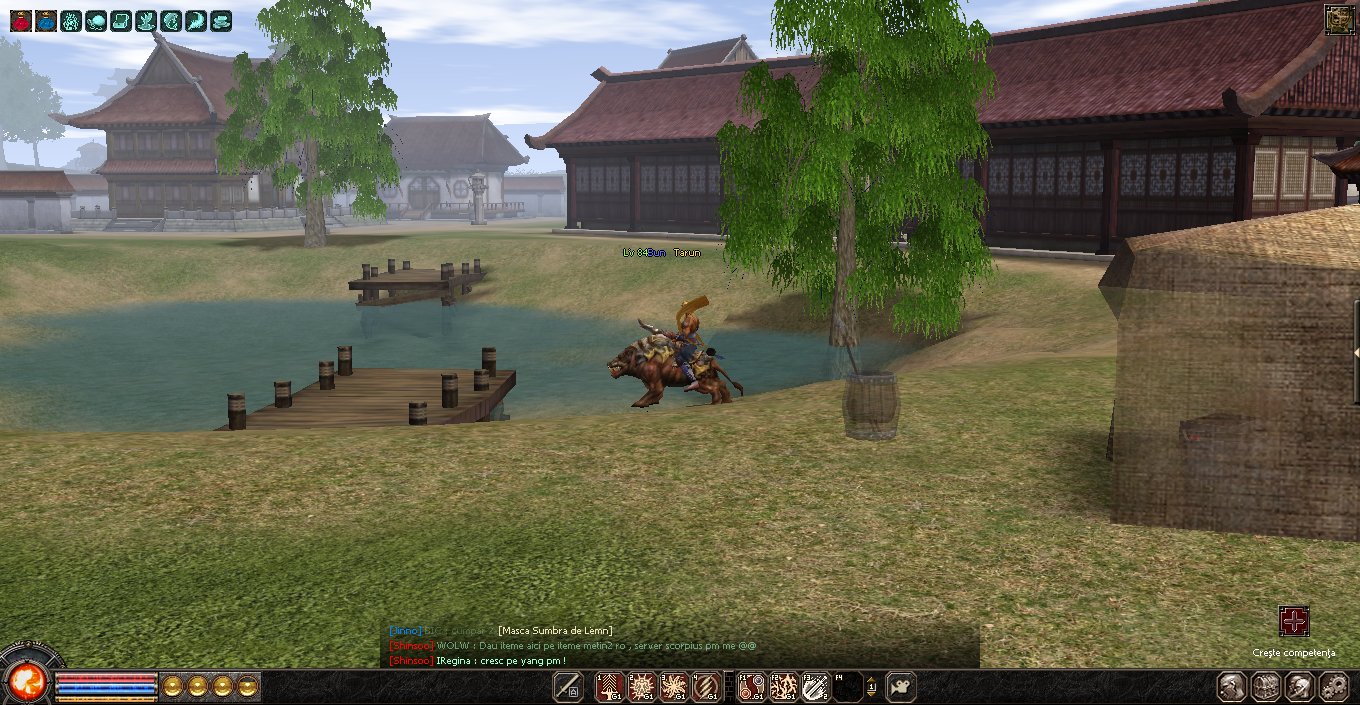Activate the skill in quickslot 1
1360x705 pixels.
pyautogui.click(x=610, y=687)
